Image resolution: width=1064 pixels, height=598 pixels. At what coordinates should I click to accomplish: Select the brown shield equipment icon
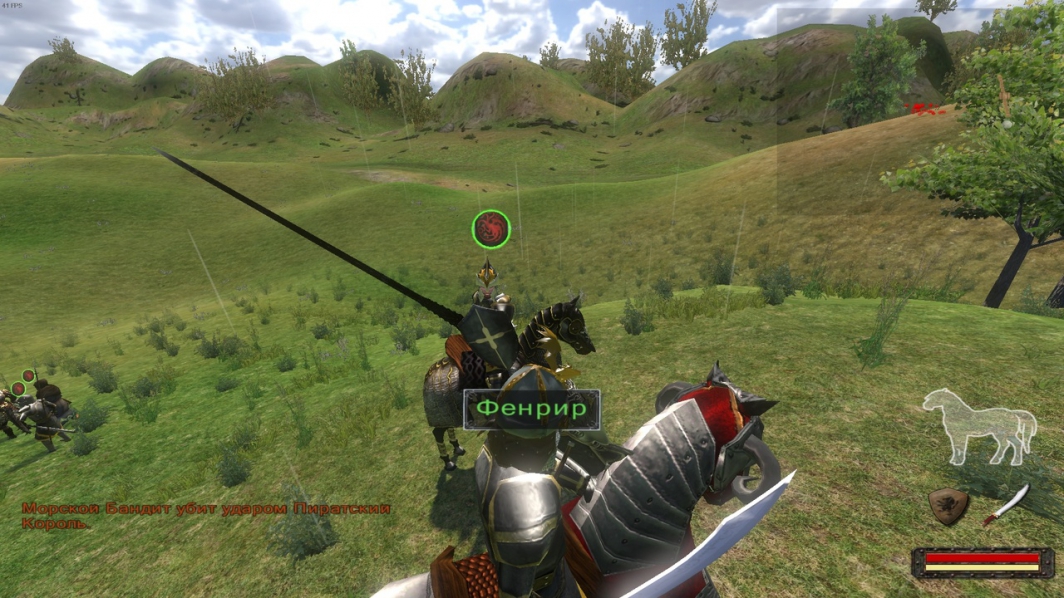click(x=947, y=506)
